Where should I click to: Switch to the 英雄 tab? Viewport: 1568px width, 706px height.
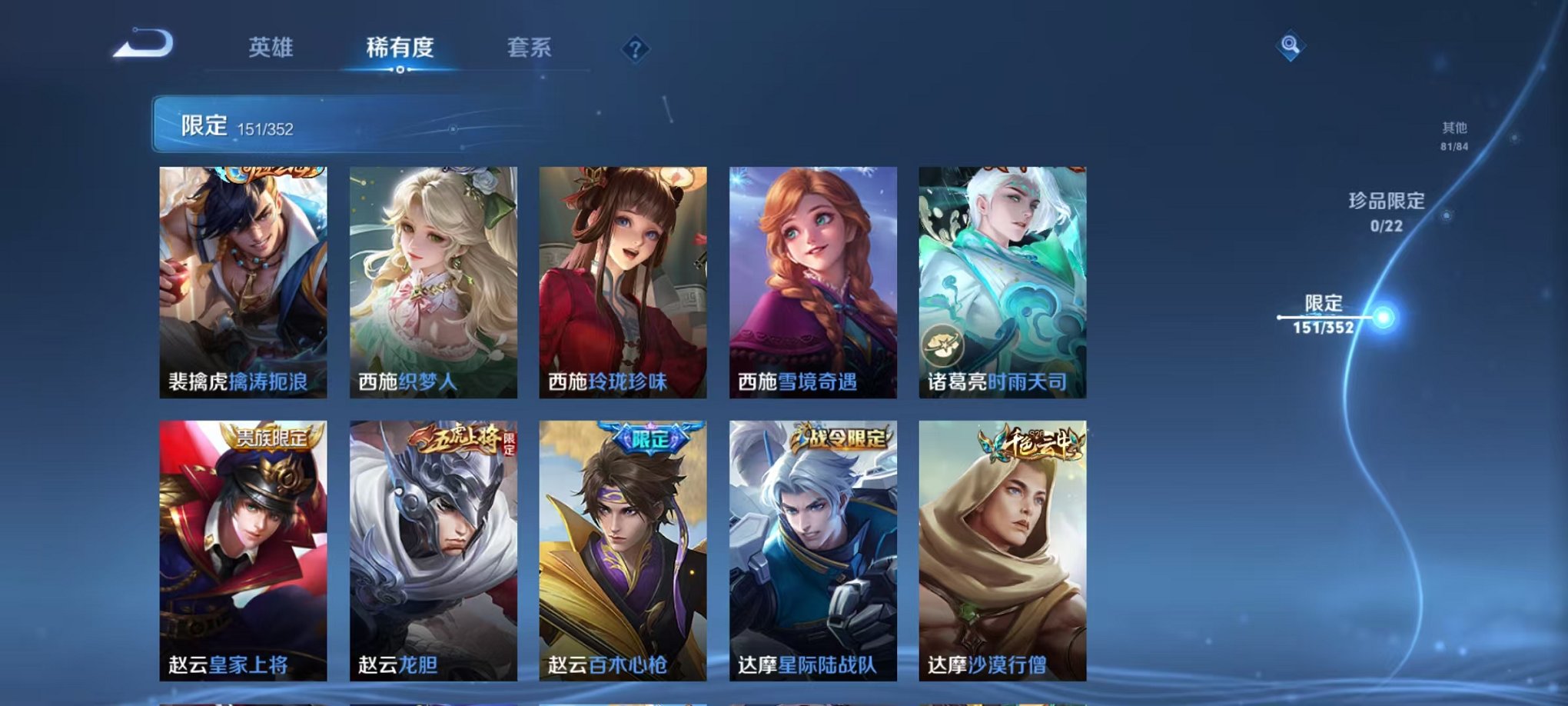[x=273, y=46]
